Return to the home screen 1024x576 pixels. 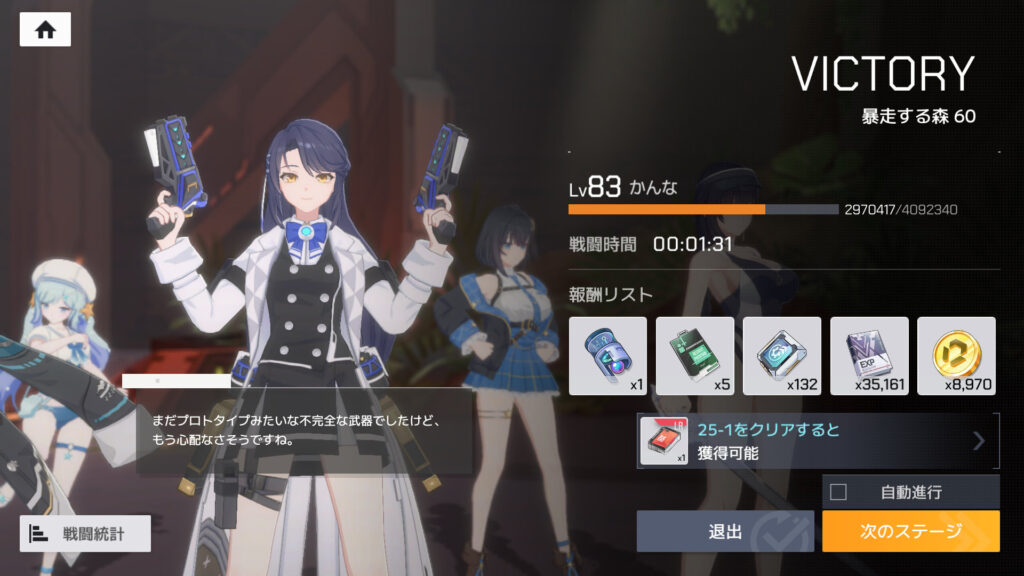click(45, 30)
